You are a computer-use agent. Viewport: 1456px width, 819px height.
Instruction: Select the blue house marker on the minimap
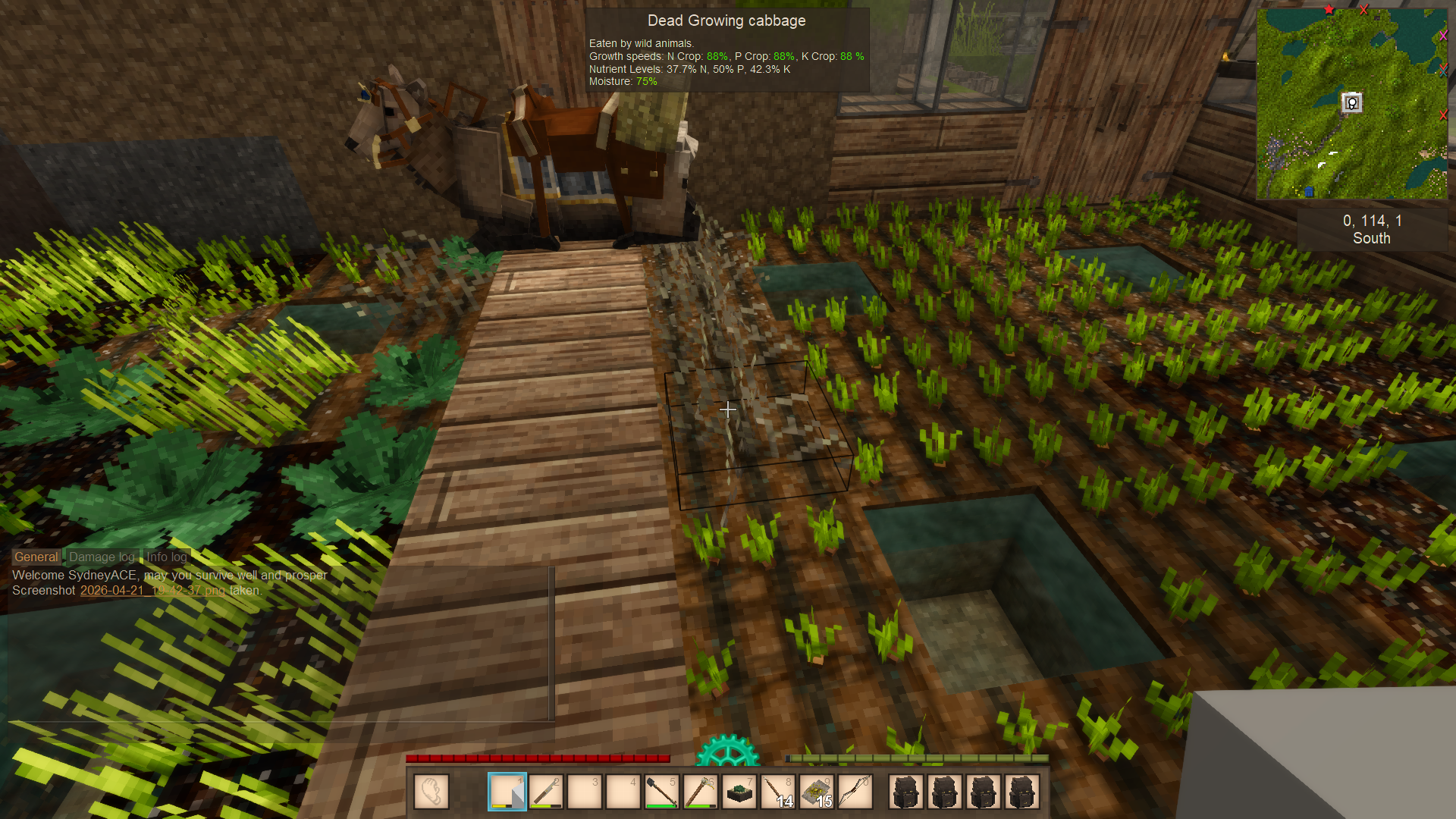(x=1309, y=192)
